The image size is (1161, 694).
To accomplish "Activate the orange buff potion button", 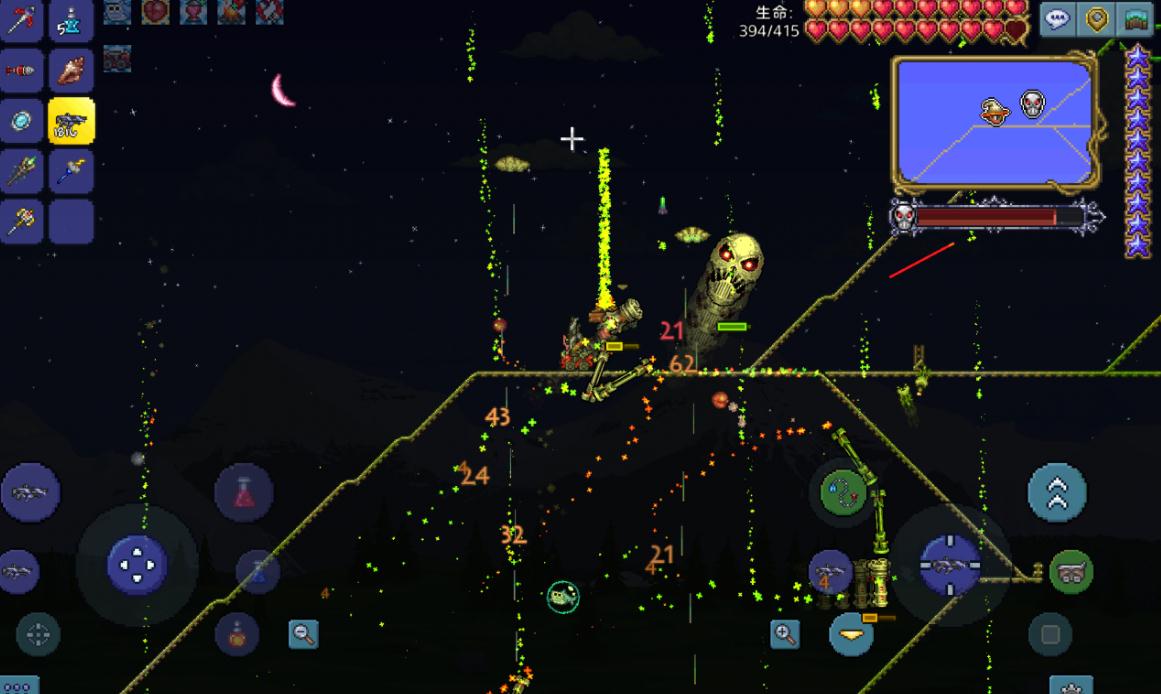I will coord(237,634).
